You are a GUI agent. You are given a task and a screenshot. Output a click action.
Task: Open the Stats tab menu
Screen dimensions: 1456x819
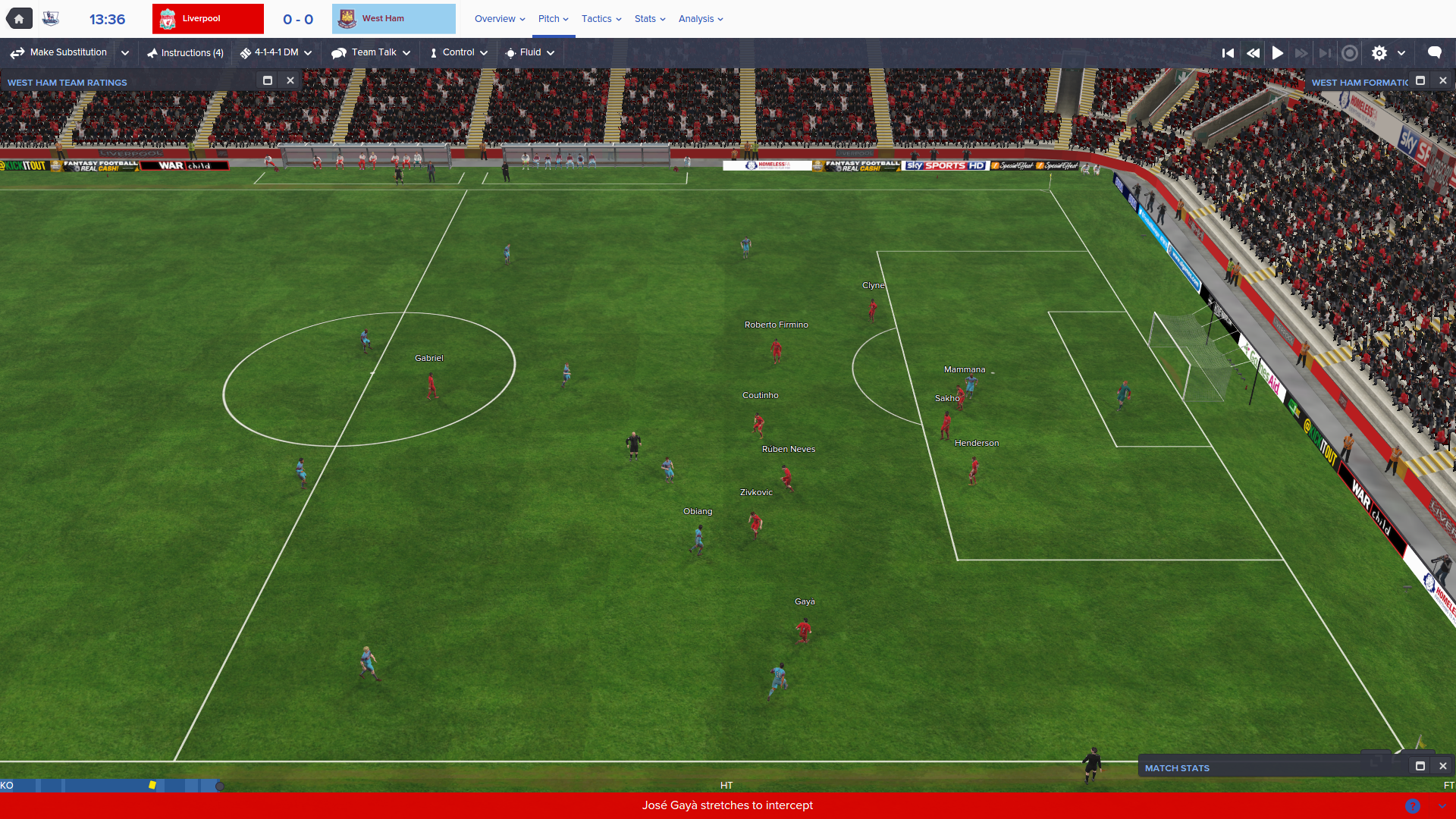click(650, 19)
